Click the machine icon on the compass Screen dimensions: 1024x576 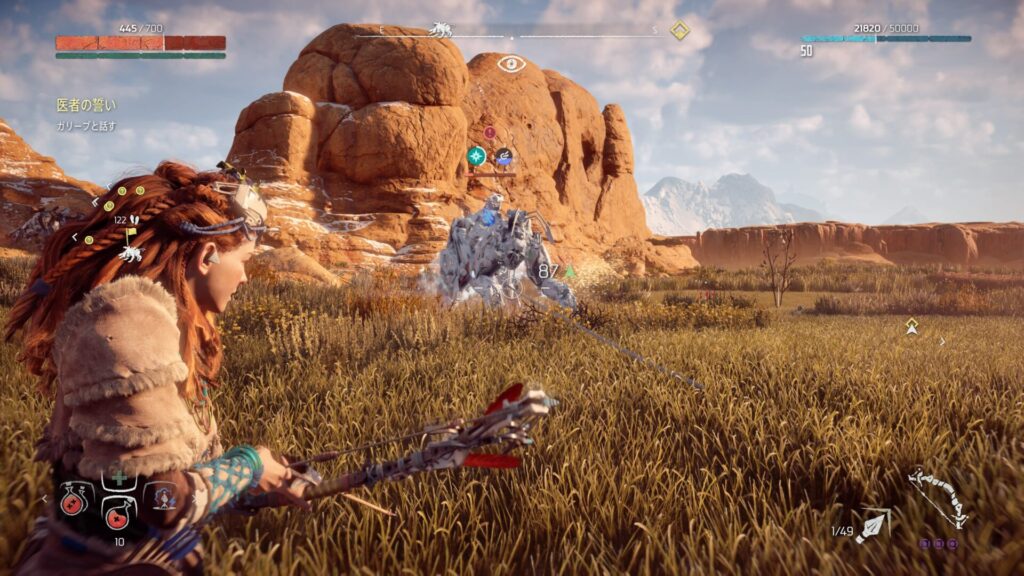click(x=440, y=30)
